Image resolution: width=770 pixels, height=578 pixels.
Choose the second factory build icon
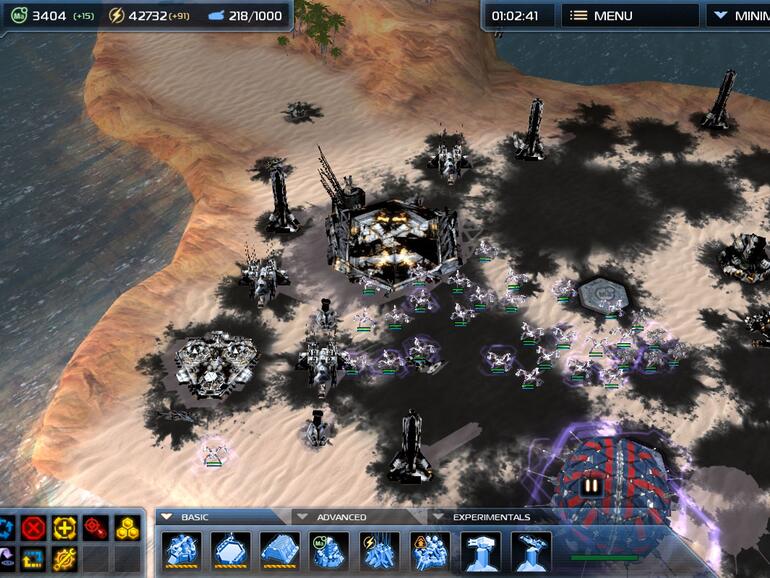click(x=231, y=551)
